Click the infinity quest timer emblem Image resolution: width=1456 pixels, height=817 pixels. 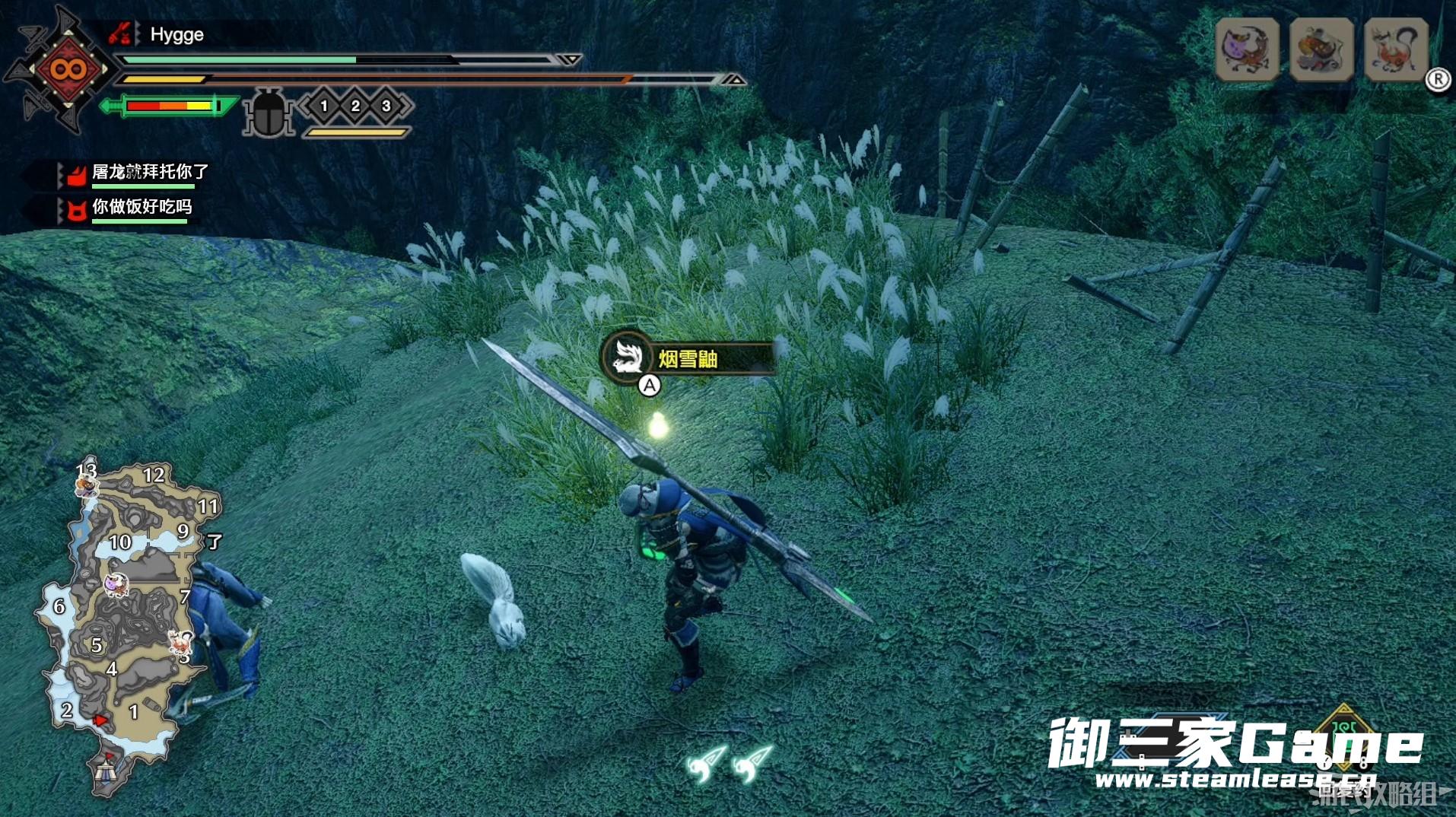tap(68, 70)
